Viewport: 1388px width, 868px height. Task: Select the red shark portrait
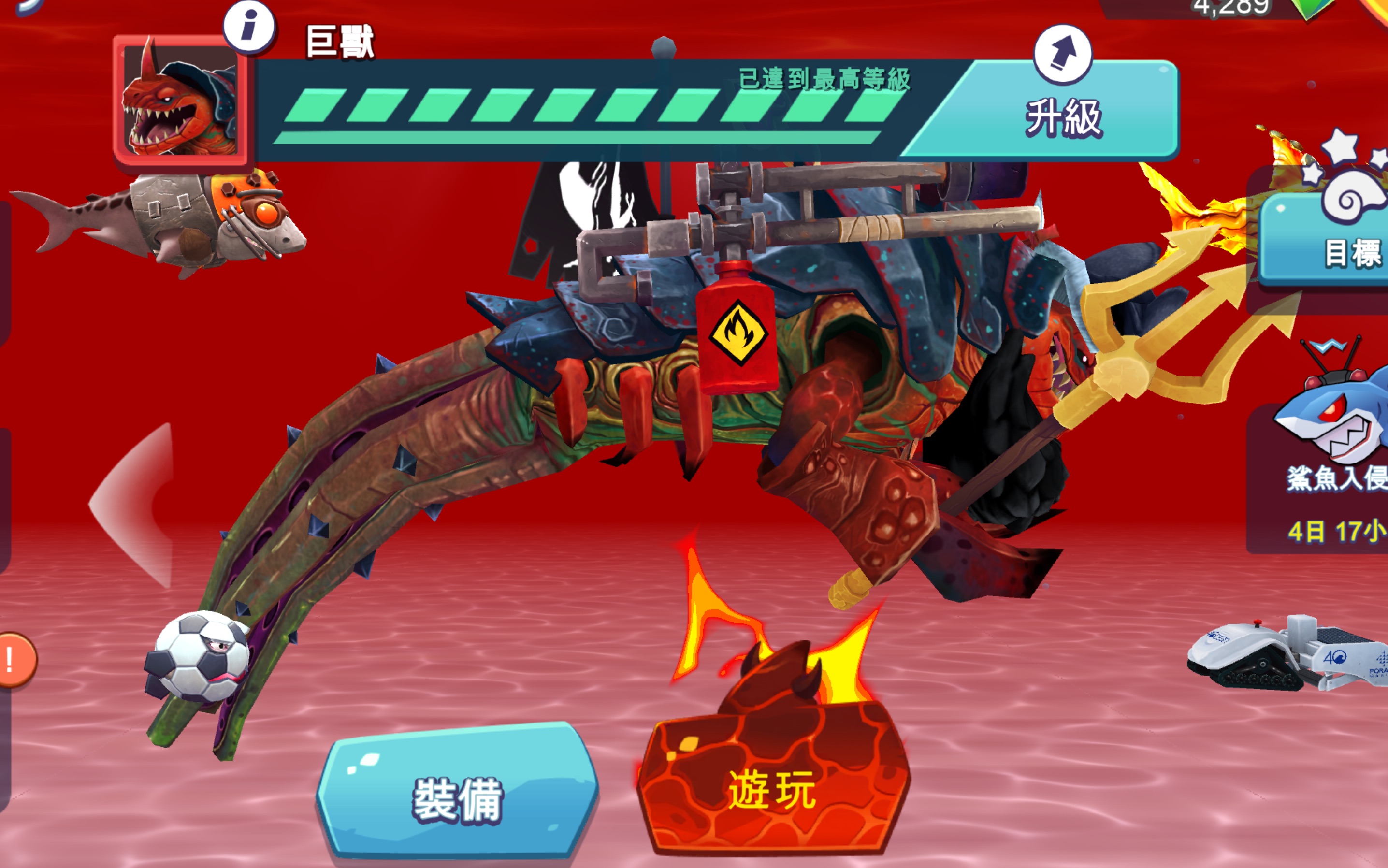pos(180,101)
